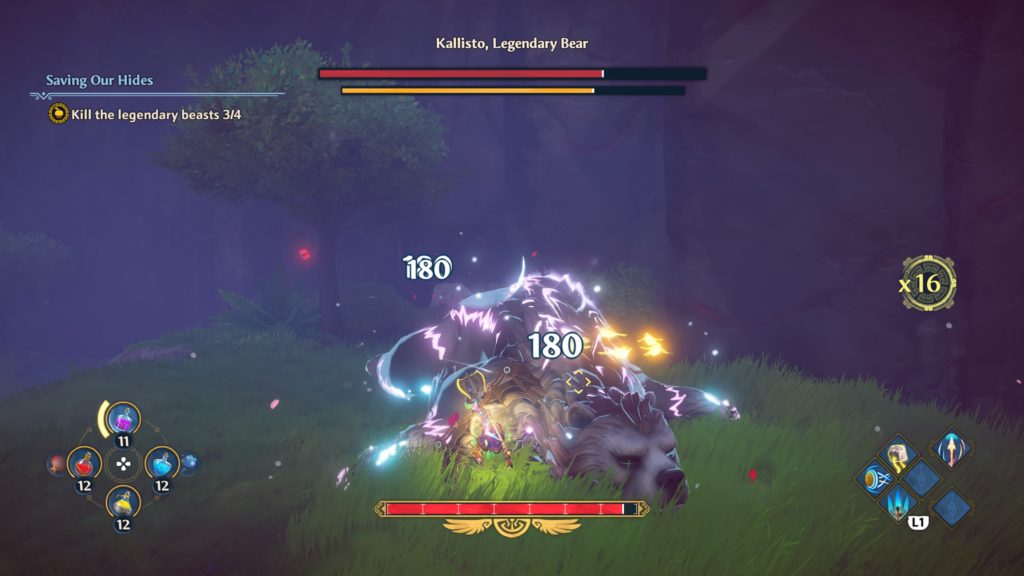Select the purple potion with 11 left
Image resolution: width=1024 pixels, height=576 pixels.
point(123,419)
